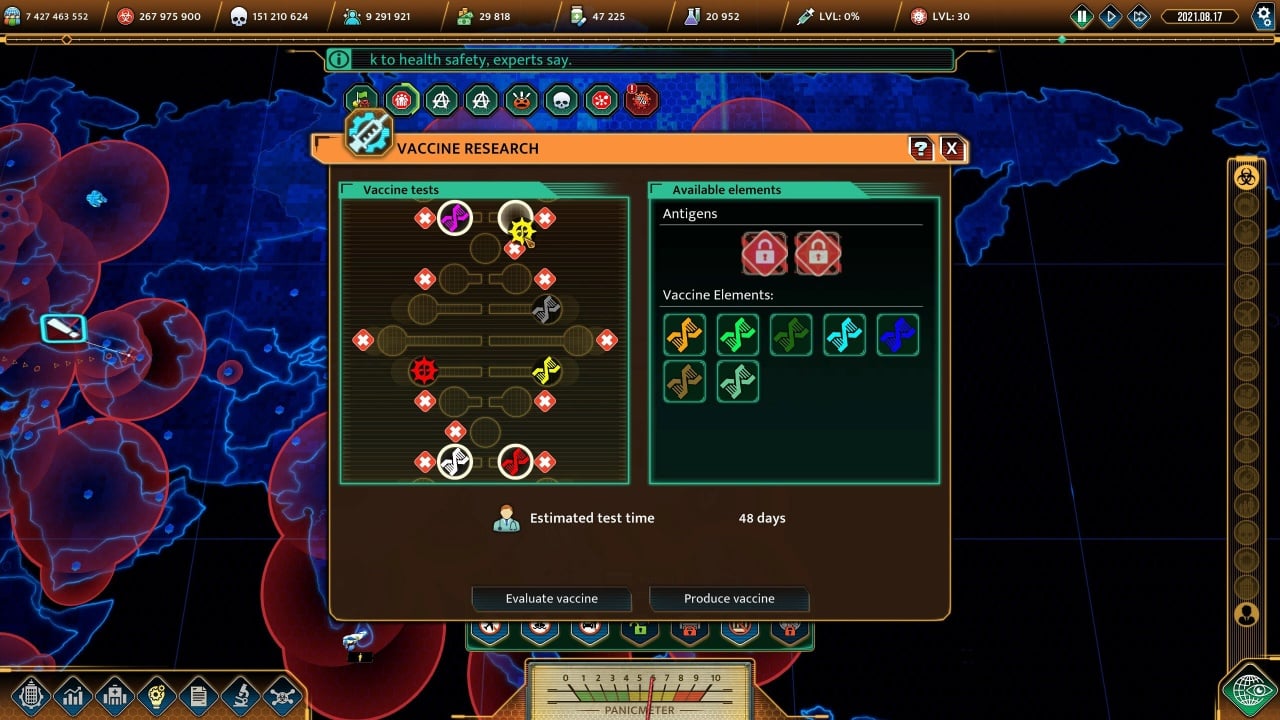Select the orange DNA vaccine element
Screen dimensions: 1280x720
685,335
